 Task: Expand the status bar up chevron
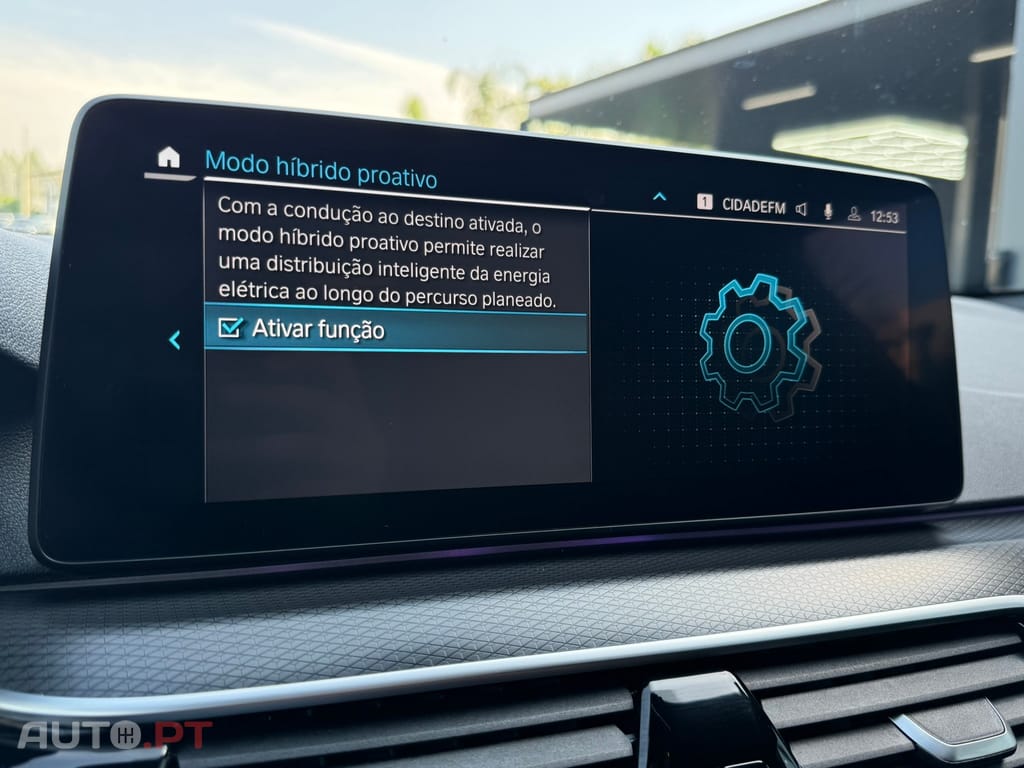(659, 197)
